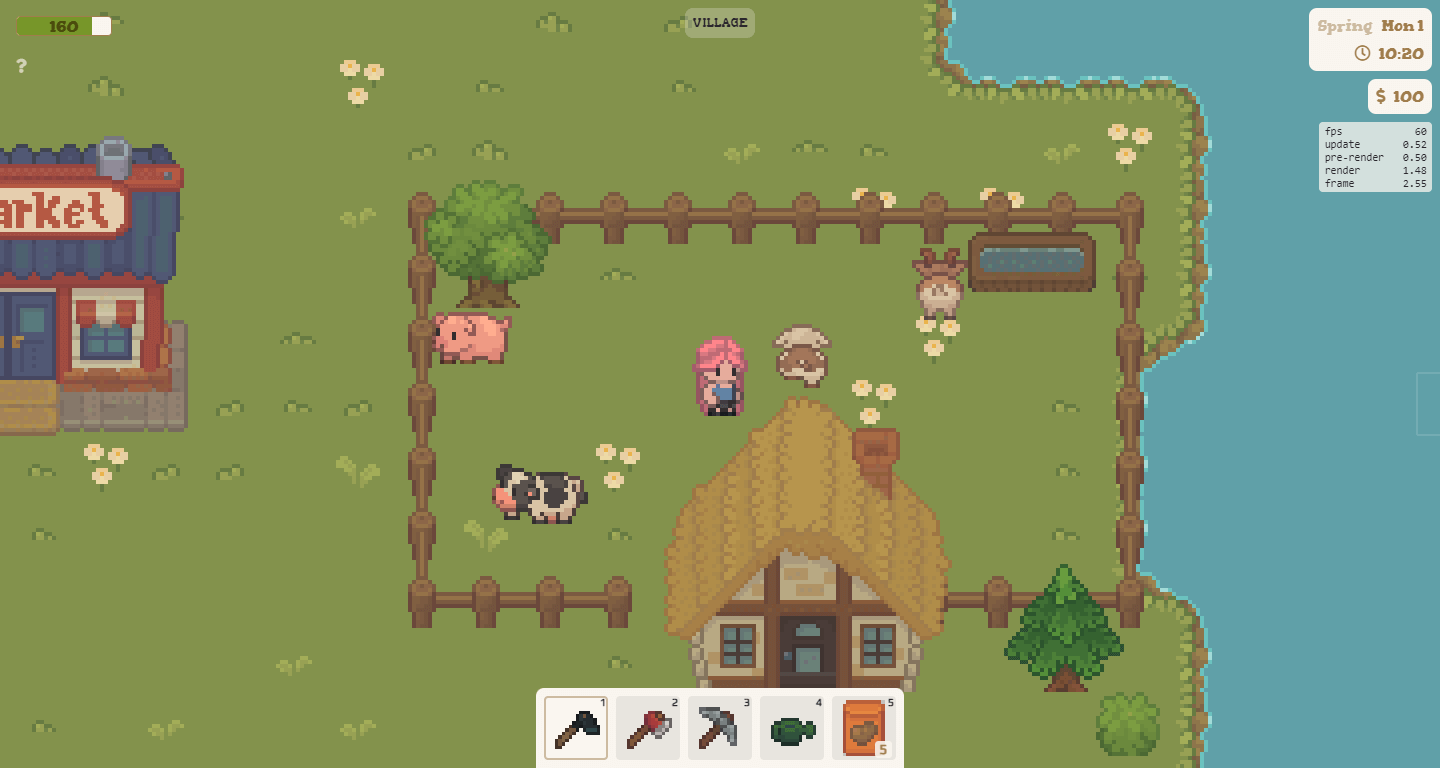The width and height of the screenshot is (1440, 768).
Task: Click the cow grazing in the pasture
Action: tap(537, 495)
